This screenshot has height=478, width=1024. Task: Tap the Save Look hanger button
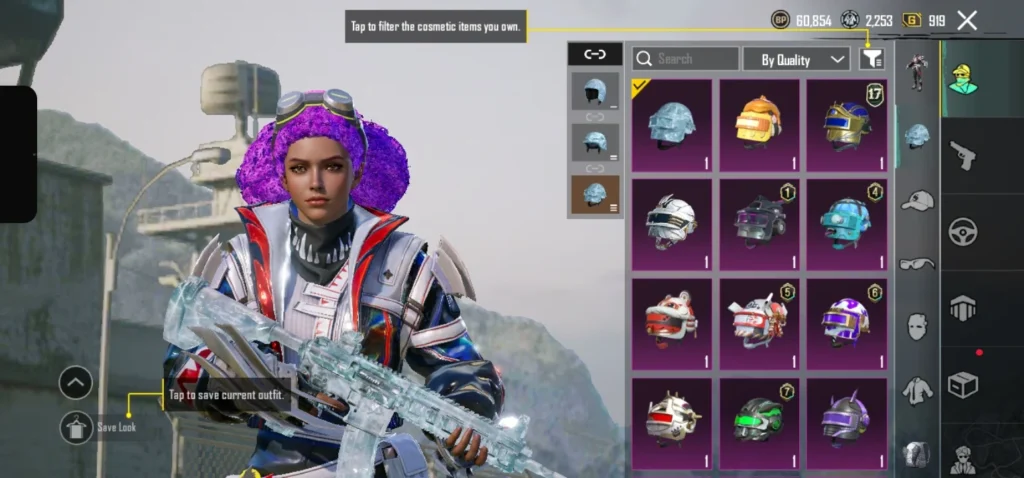pyautogui.click(x=76, y=427)
